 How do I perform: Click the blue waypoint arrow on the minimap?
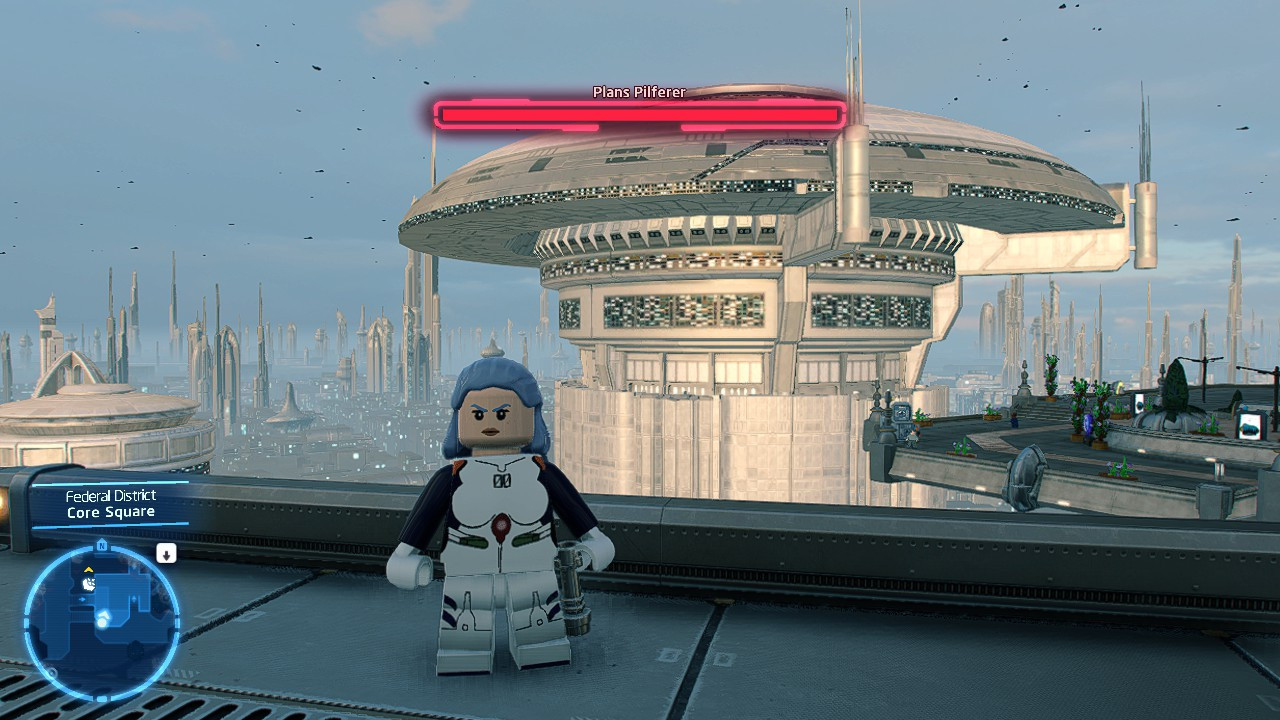click(x=83, y=599)
